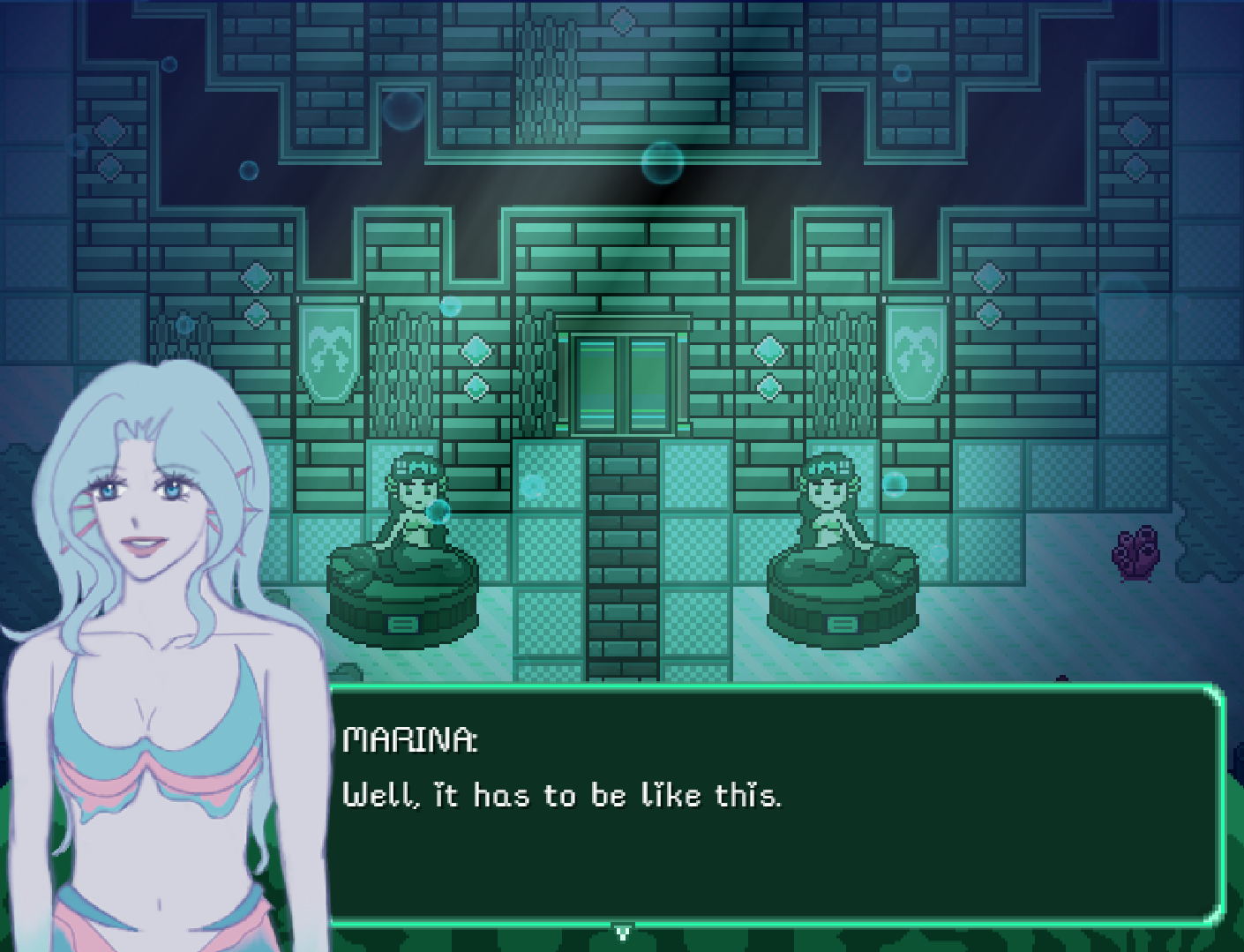Click the floating bubble at top center

(x=662, y=161)
